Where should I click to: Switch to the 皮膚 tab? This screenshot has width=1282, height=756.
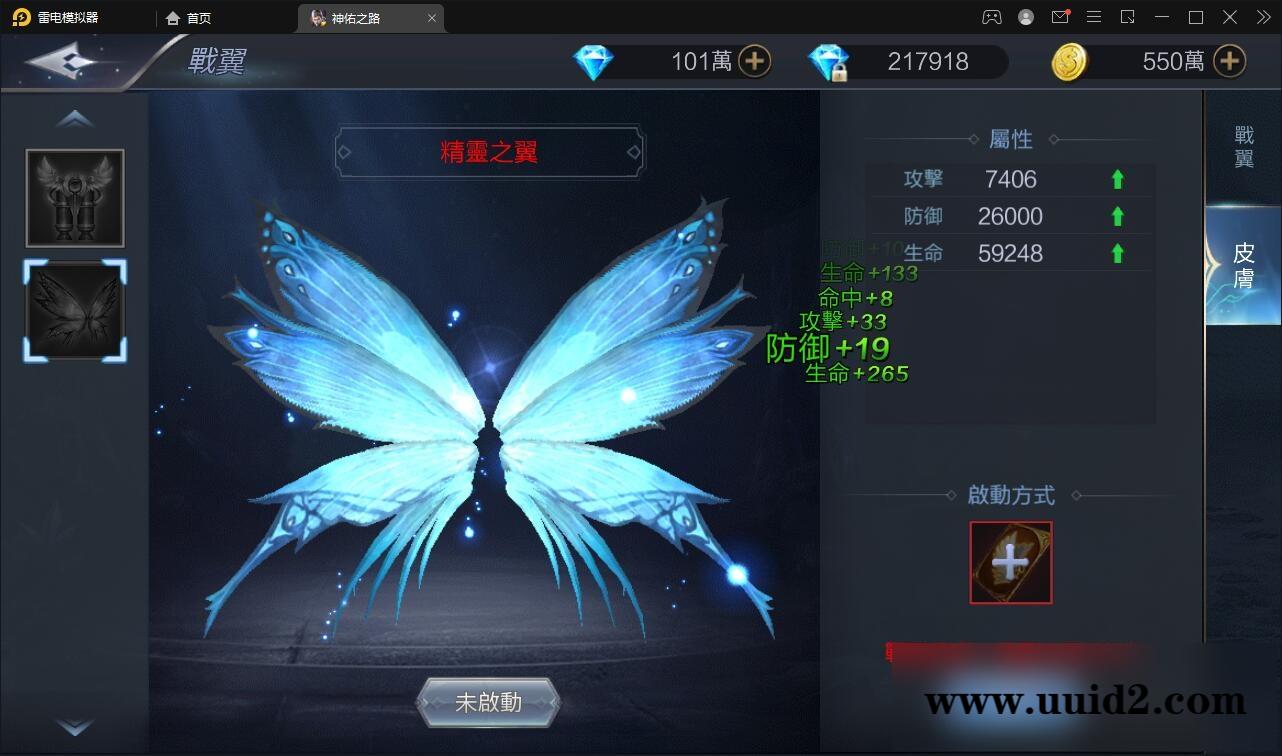pyautogui.click(x=1243, y=262)
